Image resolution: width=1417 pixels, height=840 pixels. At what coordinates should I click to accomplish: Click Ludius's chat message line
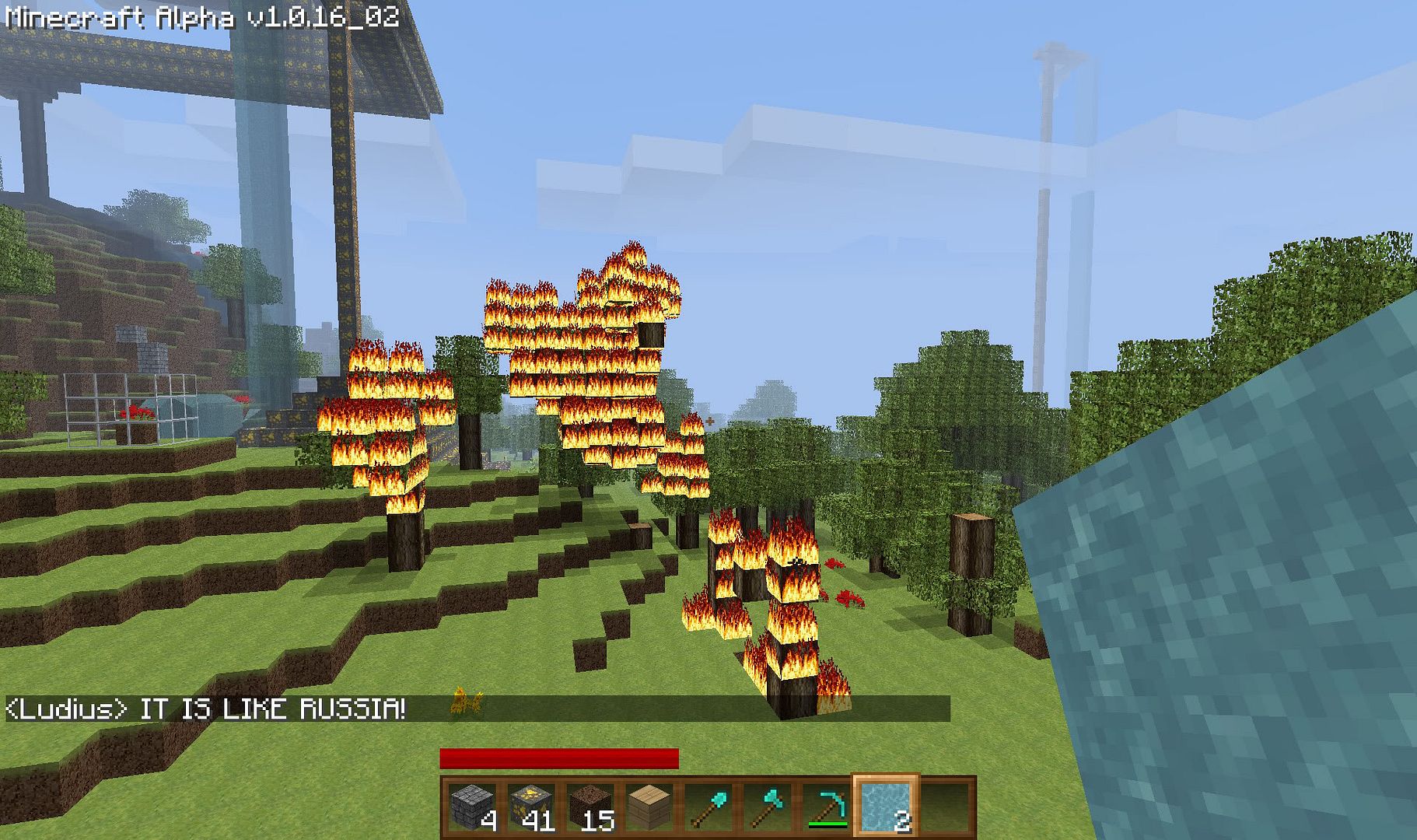(x=207, y=709)
